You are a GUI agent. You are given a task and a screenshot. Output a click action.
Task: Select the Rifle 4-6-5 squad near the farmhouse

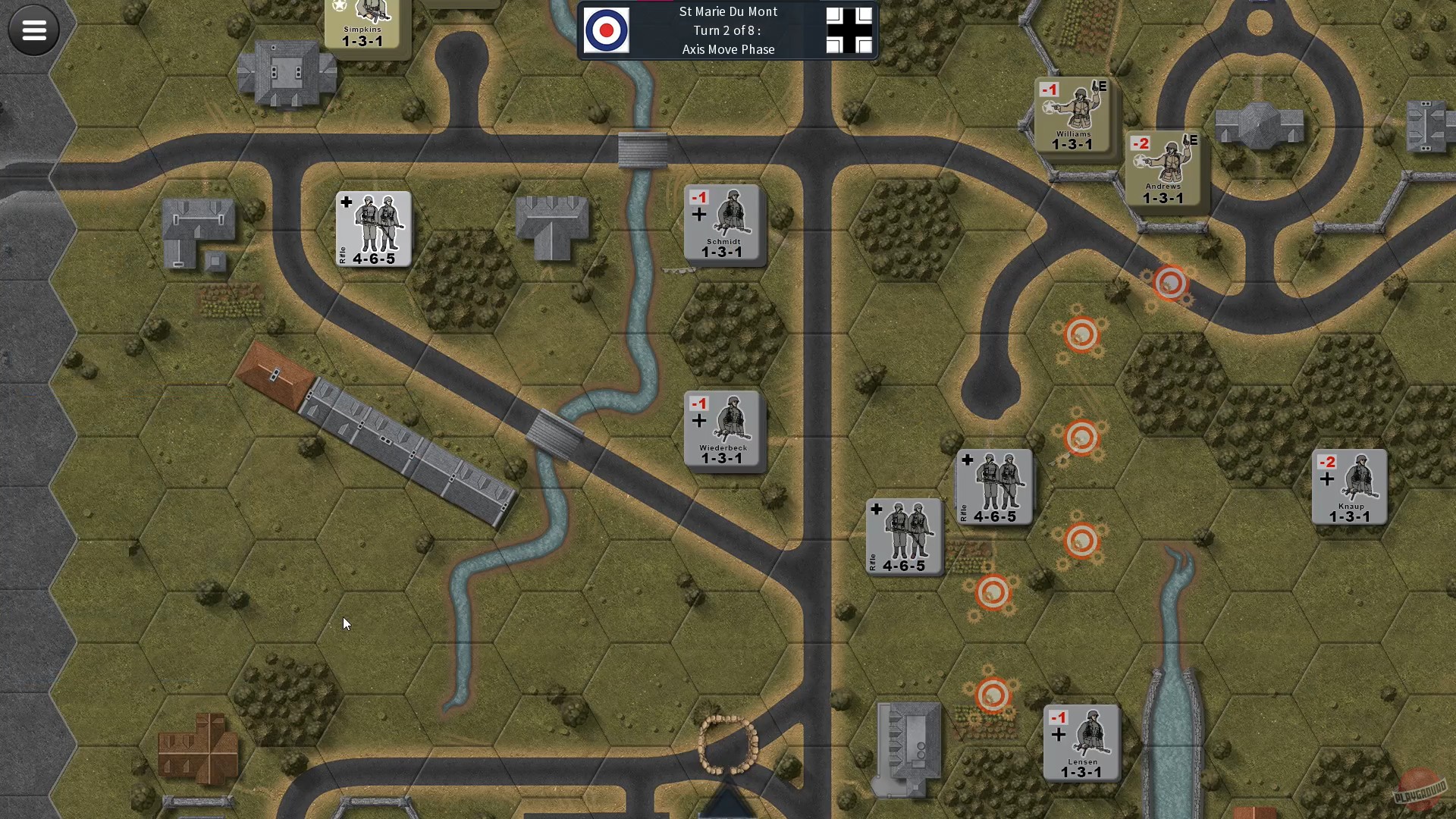point(374,230)
